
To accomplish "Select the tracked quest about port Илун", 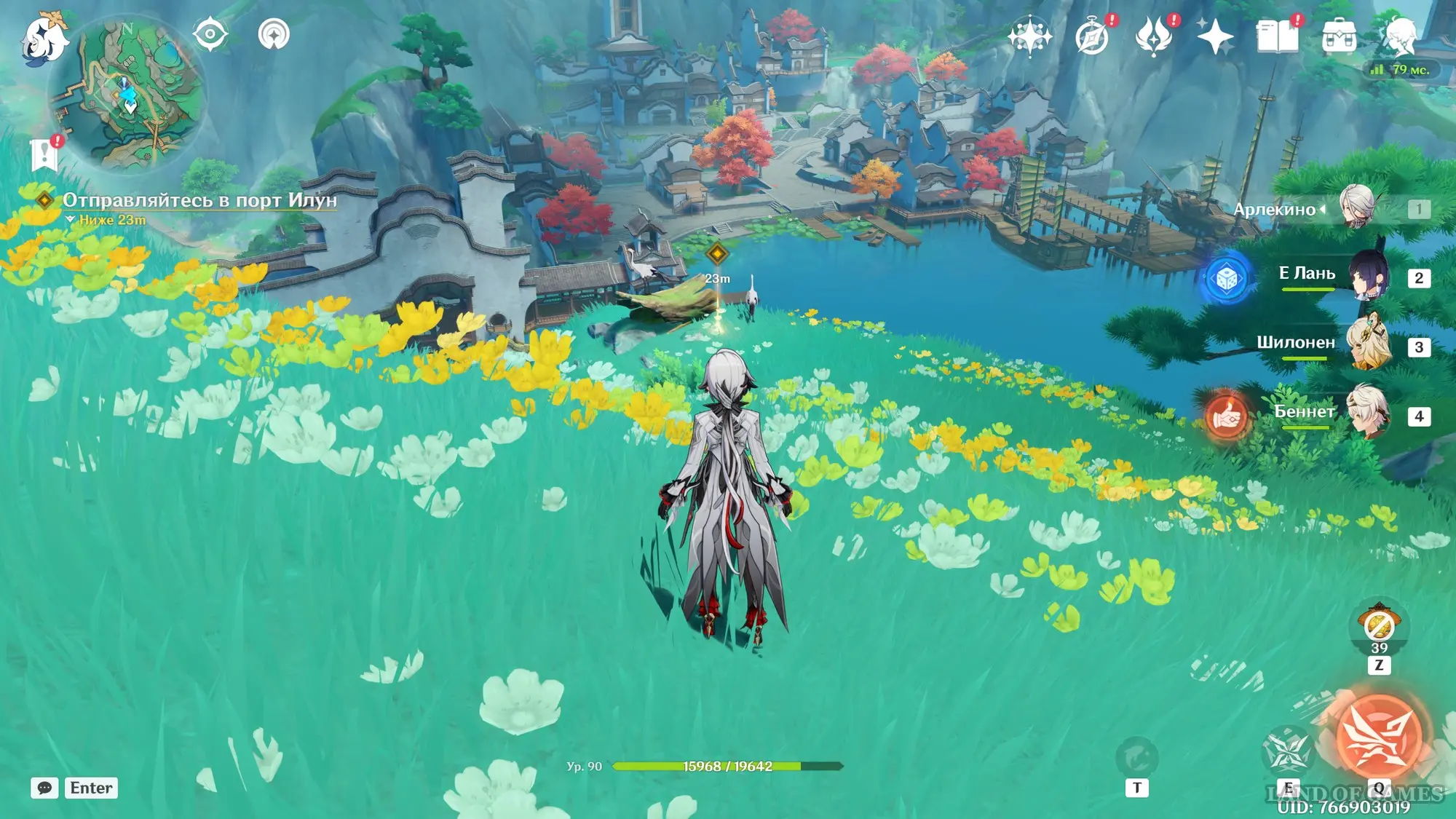I will (x=199, y=200).
